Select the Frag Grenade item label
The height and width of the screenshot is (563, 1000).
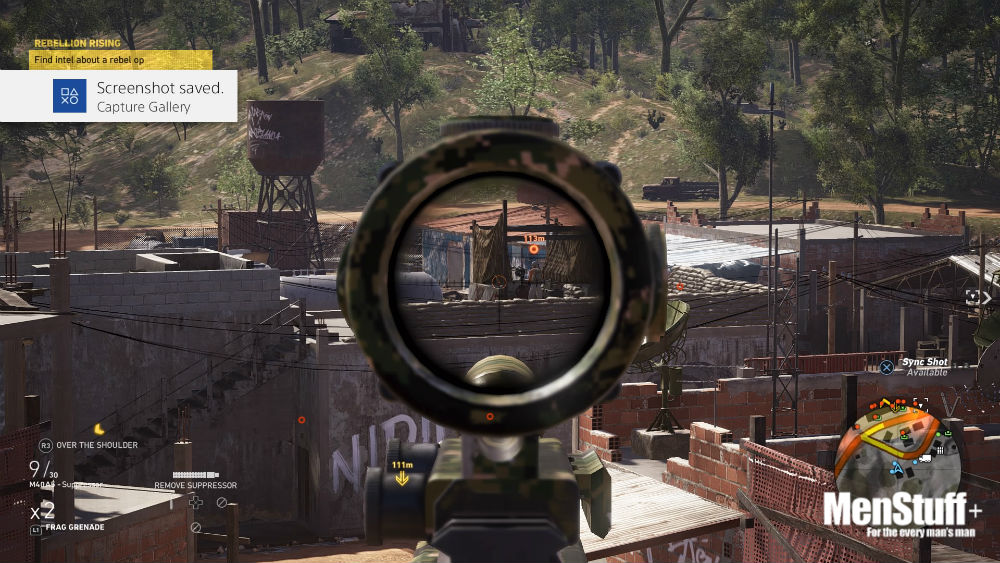pos(76,527)
